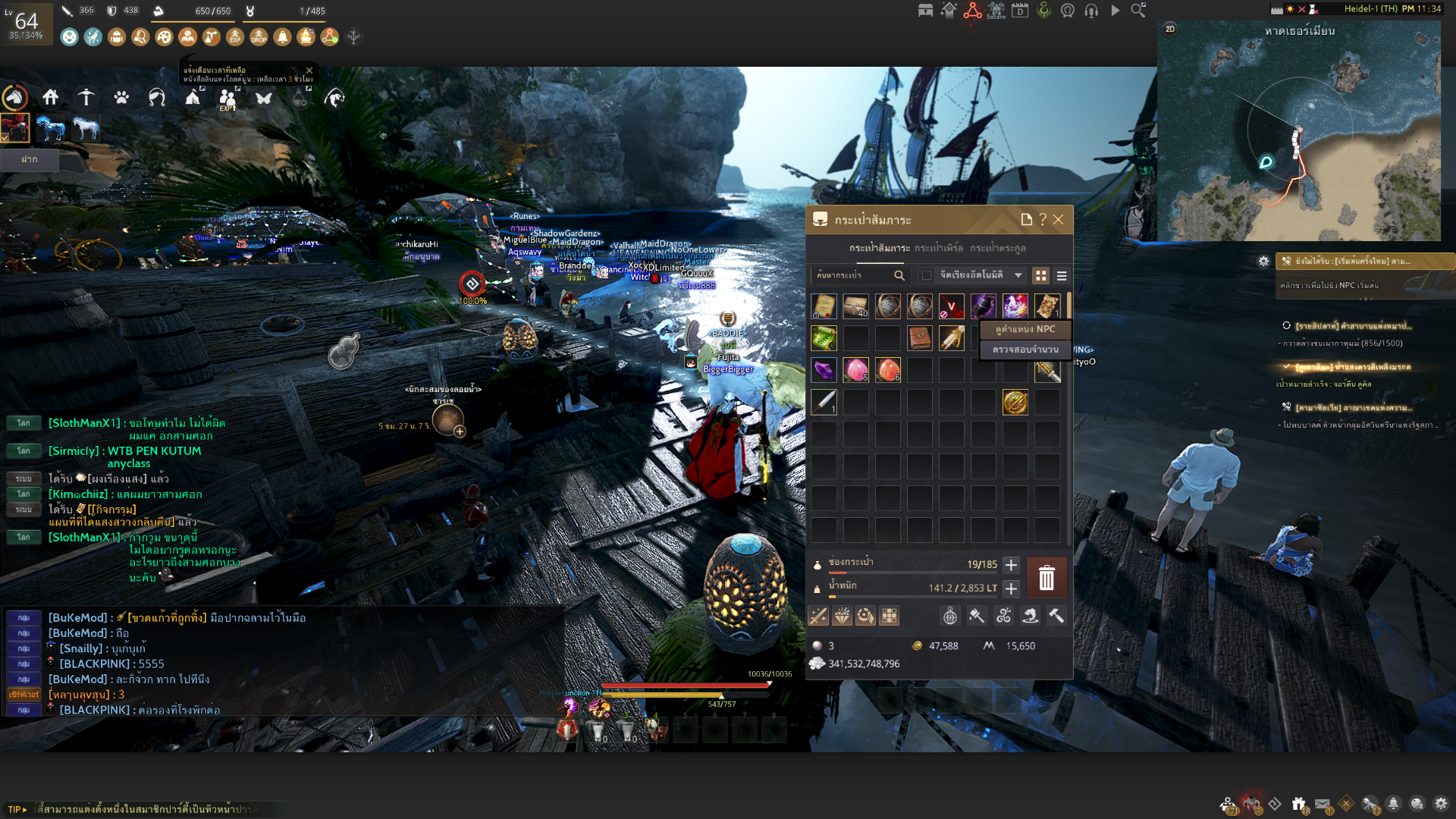The height and width of the screenshot is (819, 1456).
Task: Toggle the 2D minimap mode button
Action: (1170, 29)
